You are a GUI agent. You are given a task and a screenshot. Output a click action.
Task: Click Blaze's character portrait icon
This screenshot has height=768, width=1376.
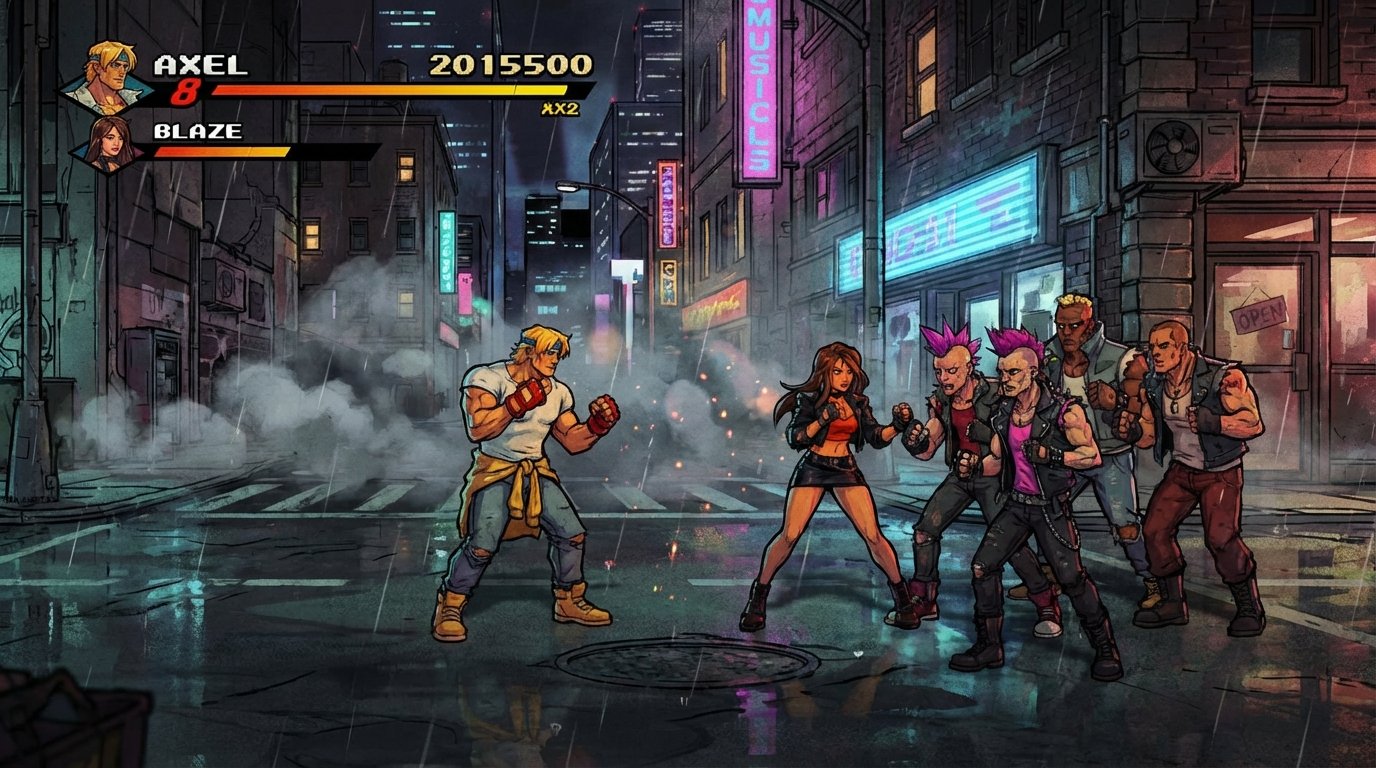point(103,142)
